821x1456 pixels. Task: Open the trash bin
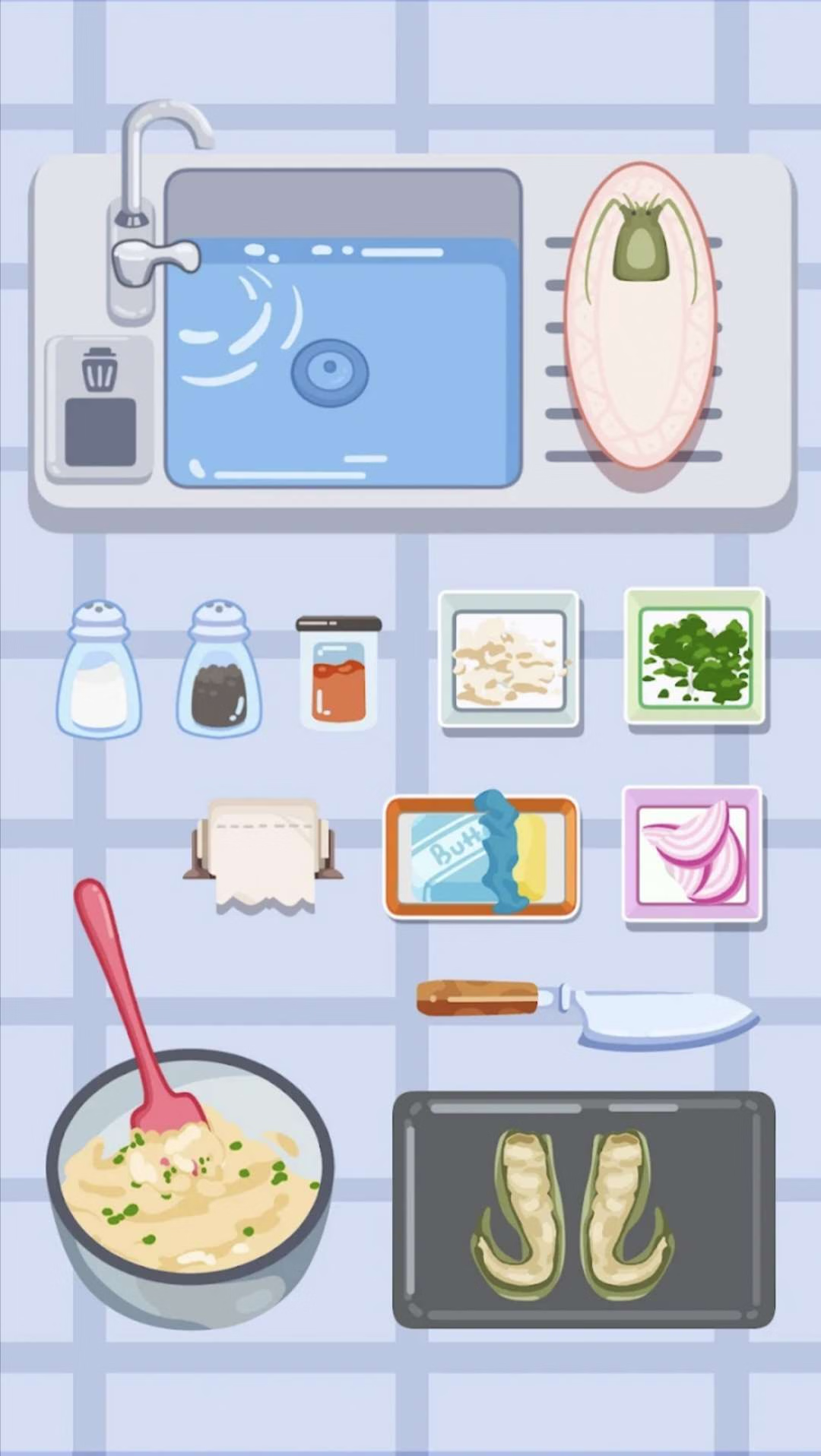pyautogui.click(x=100, y=410)
